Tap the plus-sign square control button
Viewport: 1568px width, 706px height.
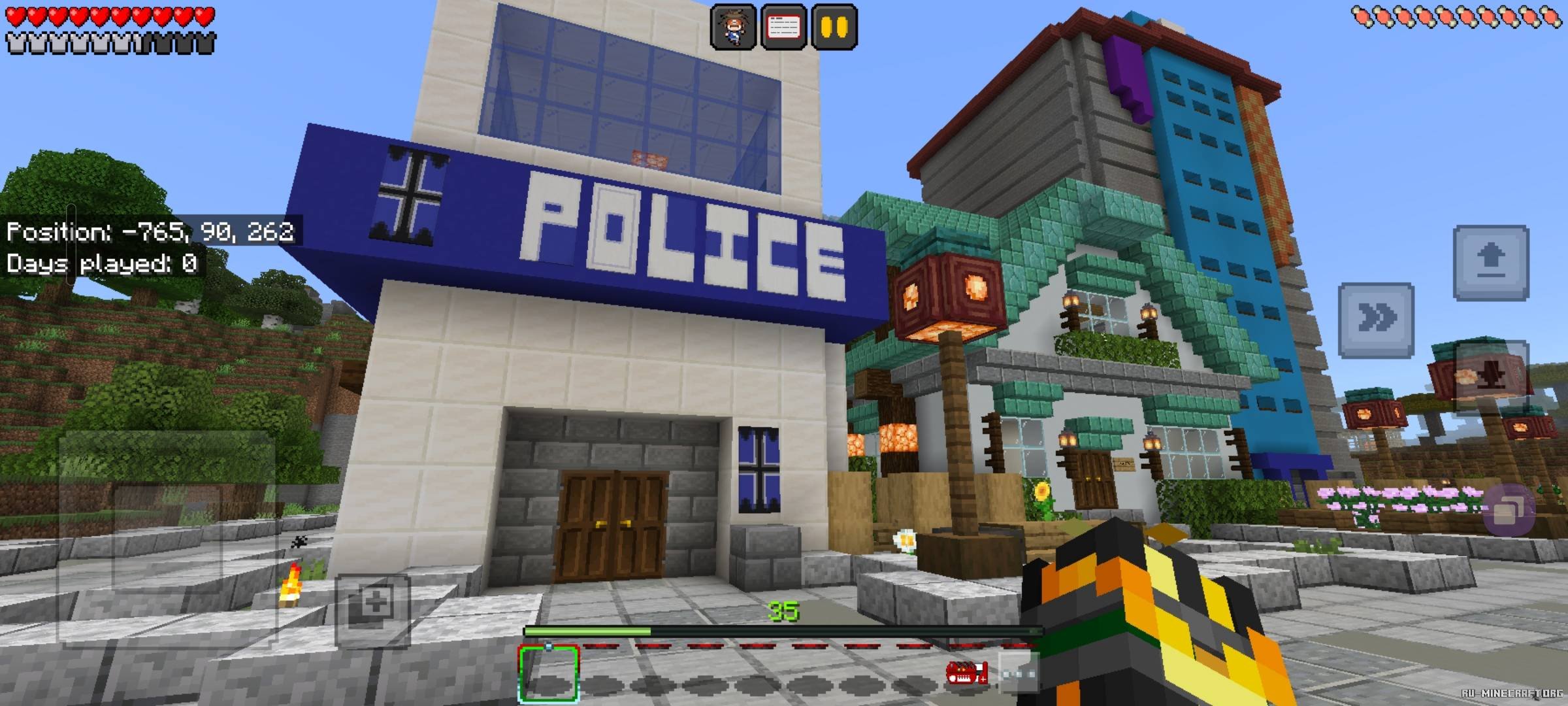coord(373,610)
